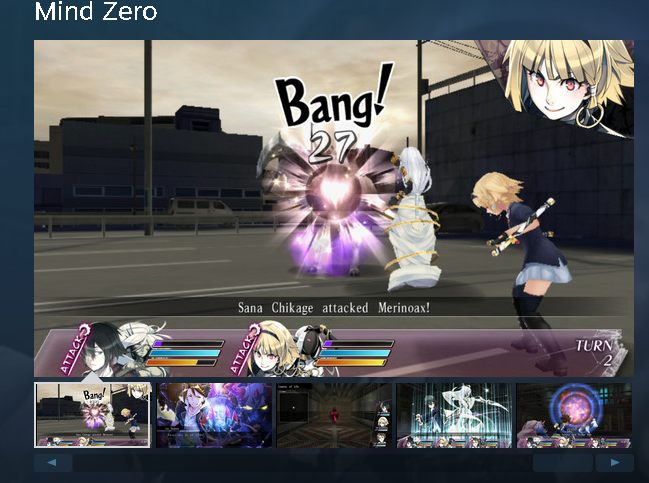
Task: Click the main Mind Zero screenshot
Action: (334, 208)
